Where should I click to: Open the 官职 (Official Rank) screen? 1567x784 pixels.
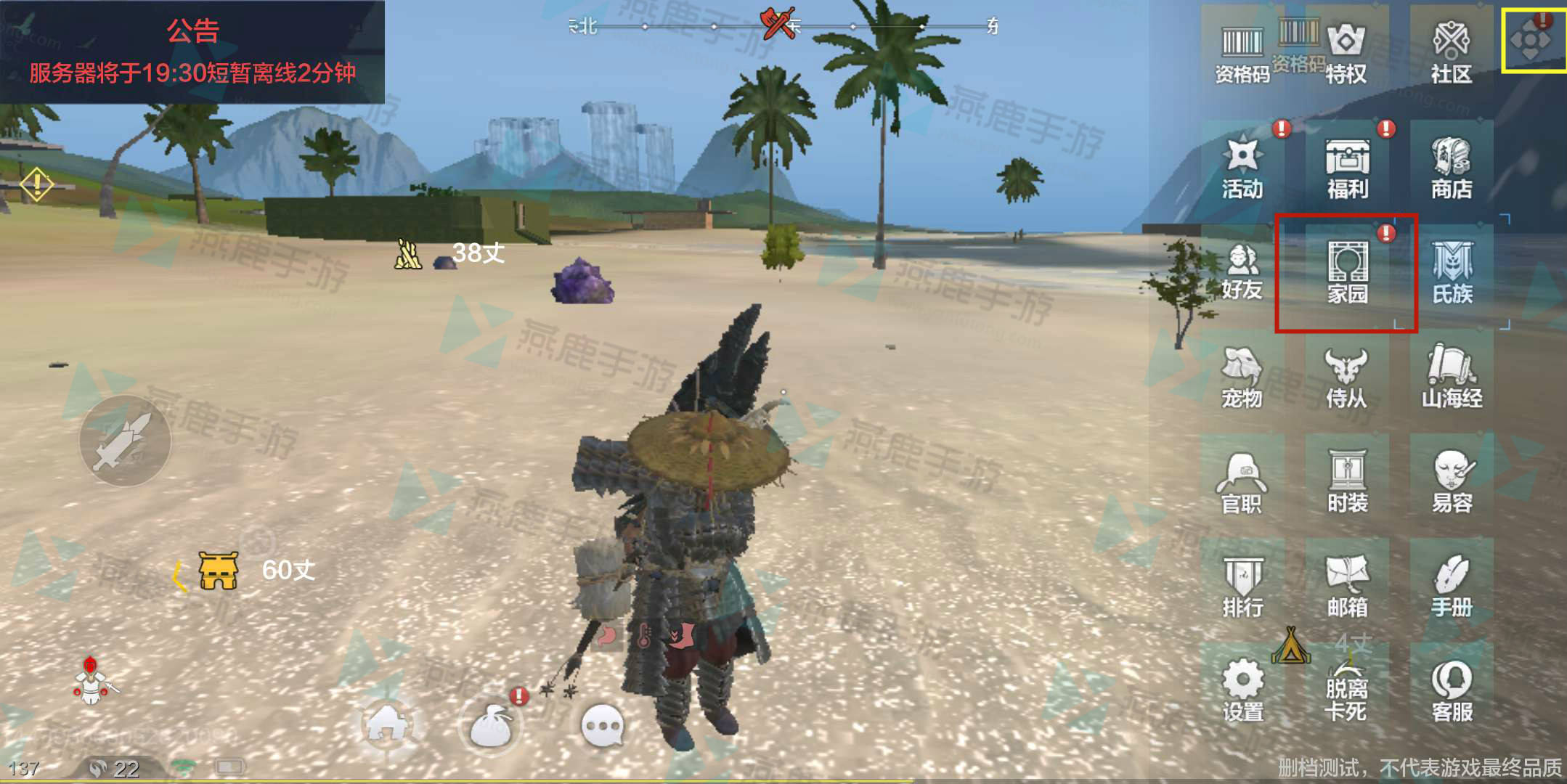[x=1242, y=481]
